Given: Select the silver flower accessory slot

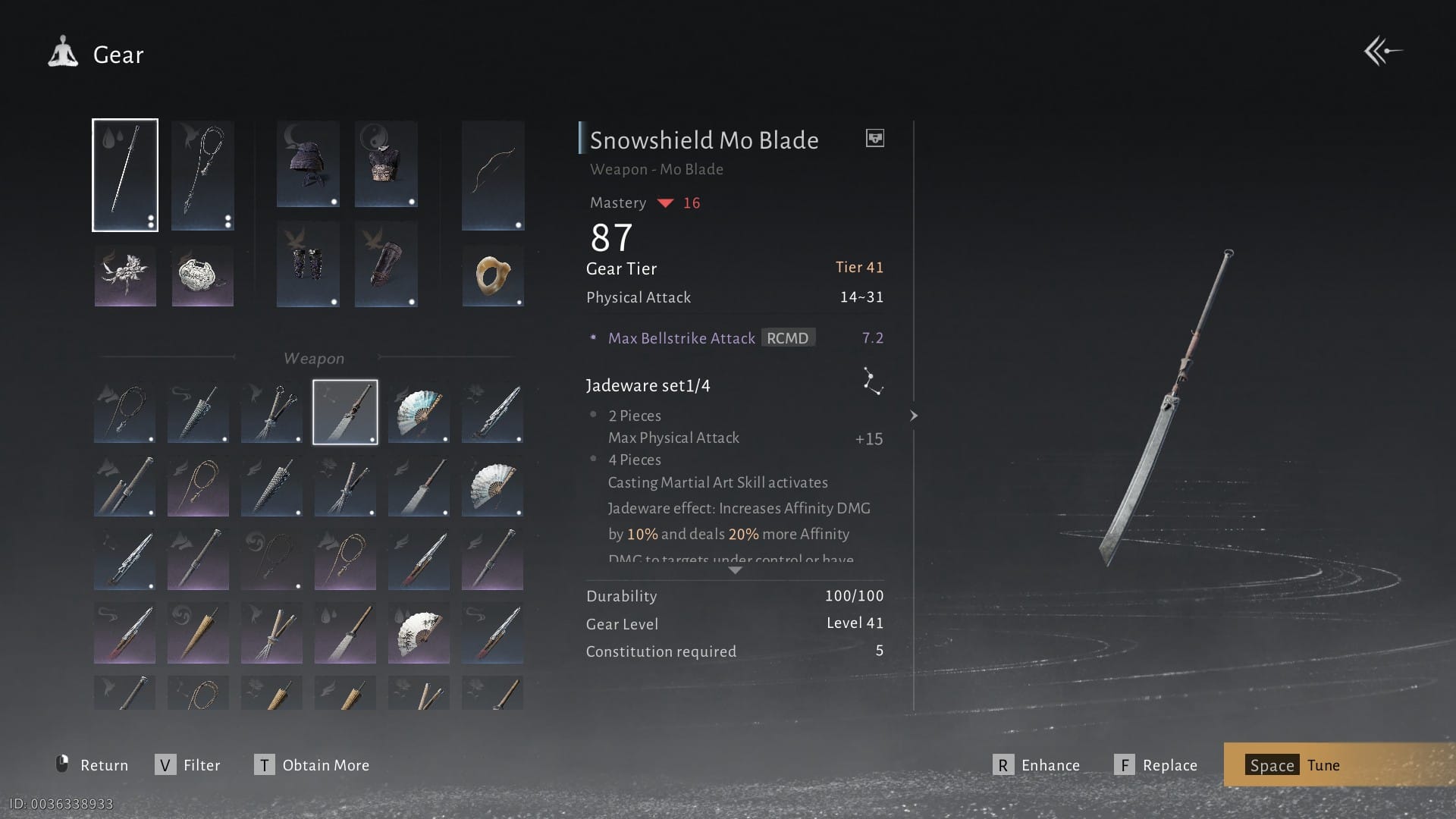Looking at the screenshot, I should tap(125, 275).
